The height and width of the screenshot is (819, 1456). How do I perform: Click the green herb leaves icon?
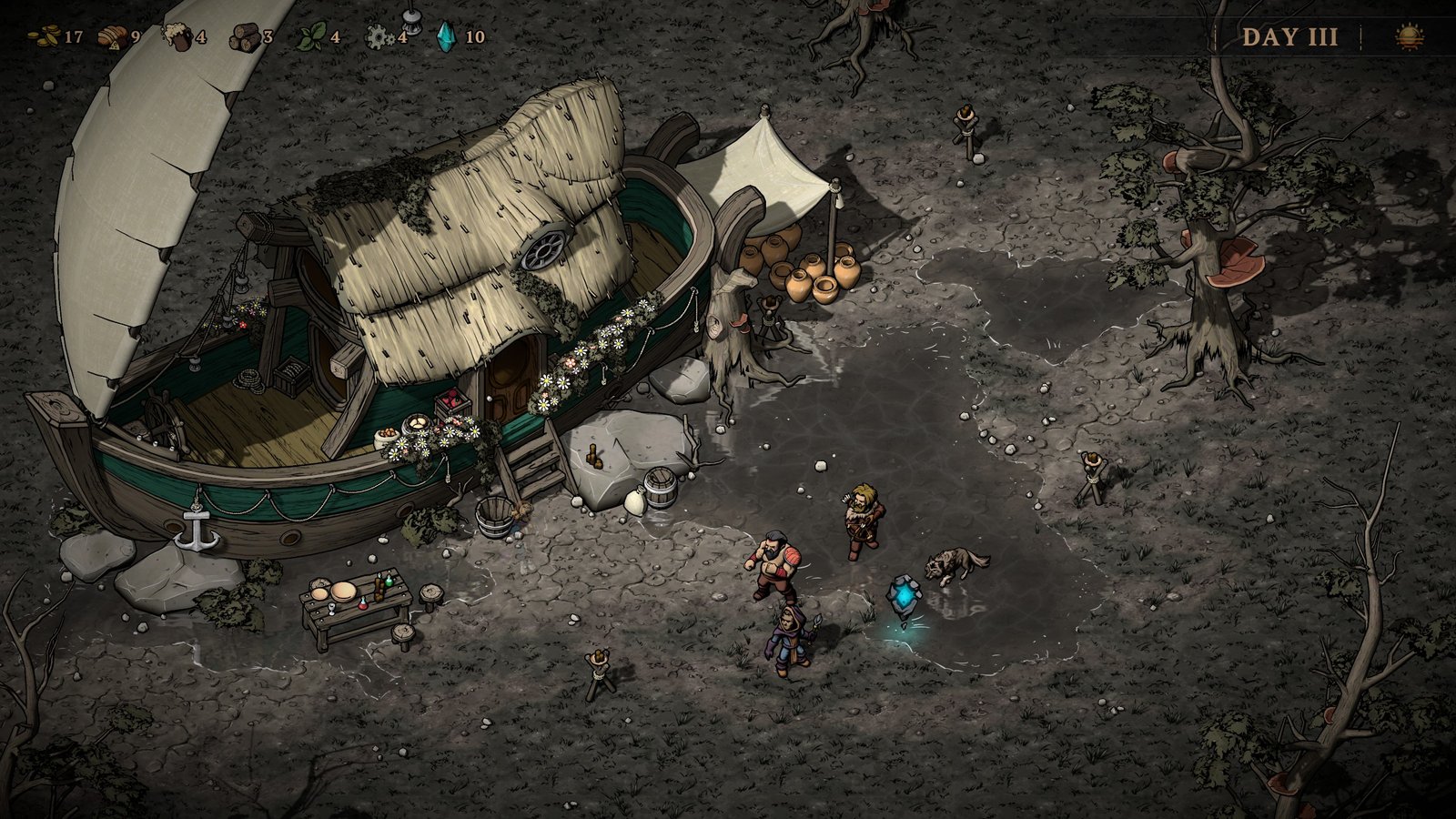coord(310,37)
